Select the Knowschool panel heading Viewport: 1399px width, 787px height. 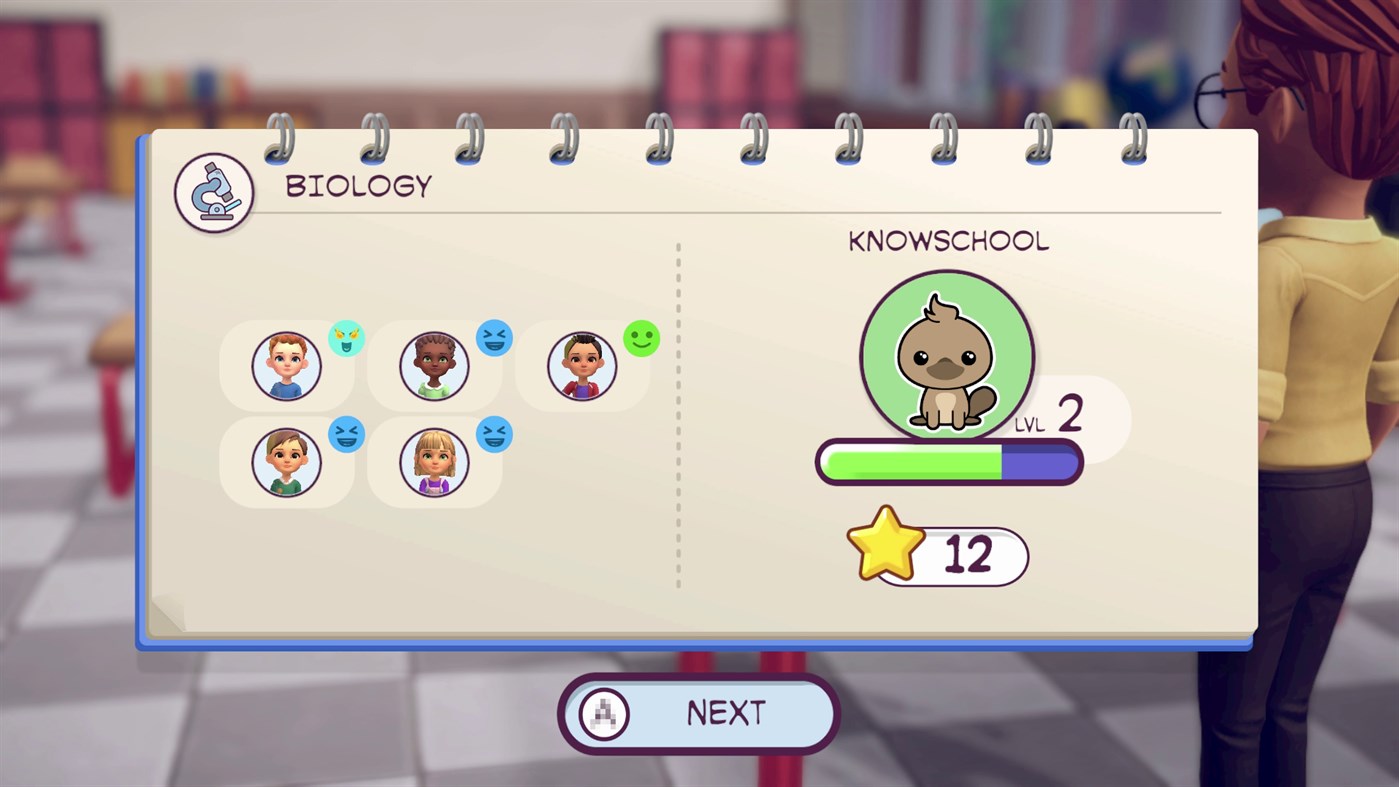pyautogui.click(x=948, y=241)
